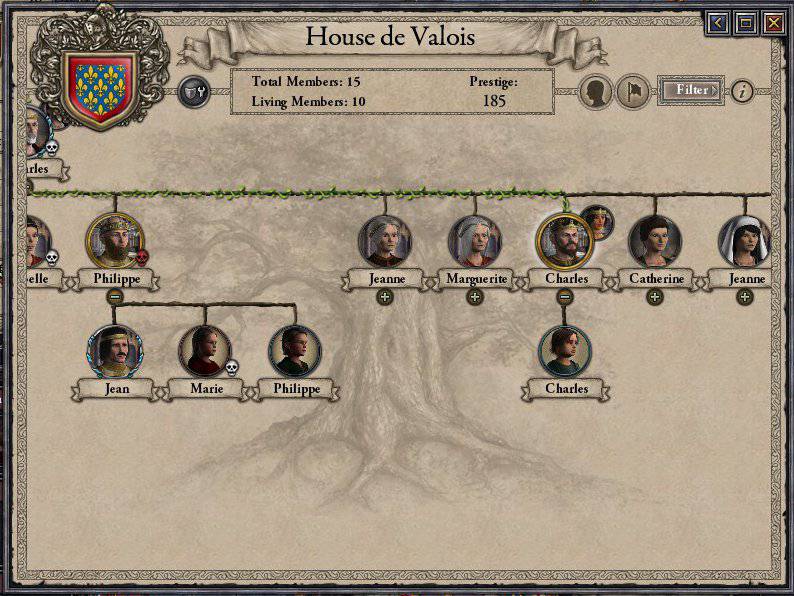Expand Marguerite's descendants with the plus button
Screen dimensions: 794x596
pos(475,296)
